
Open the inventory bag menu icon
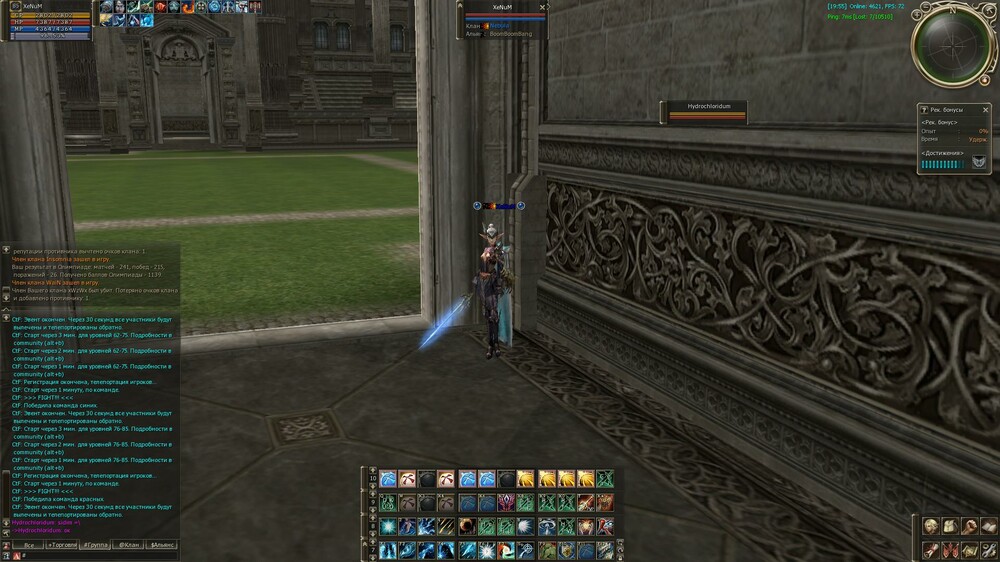[x=950, y=526]
